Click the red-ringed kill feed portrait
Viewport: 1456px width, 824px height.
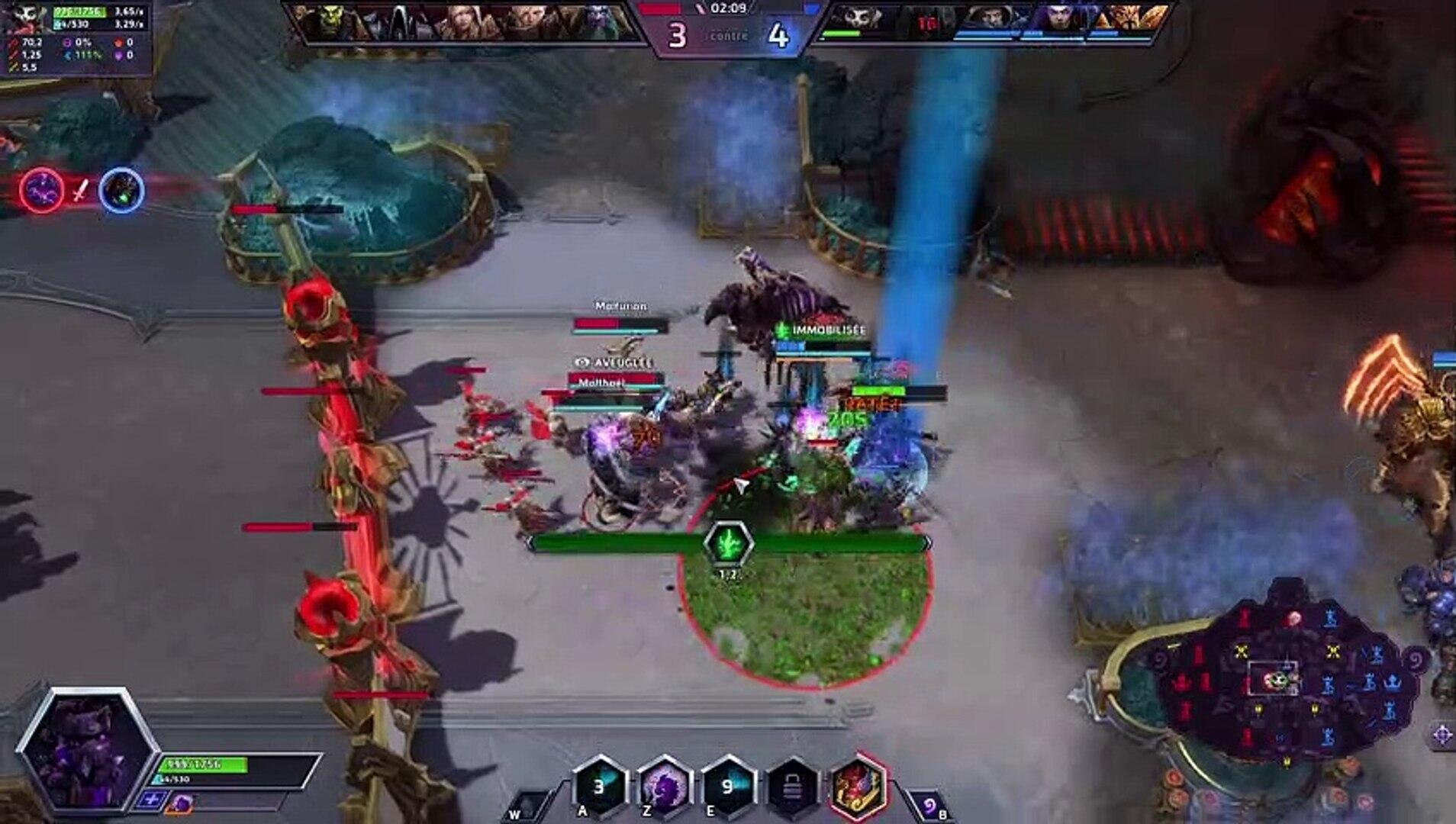41,189
